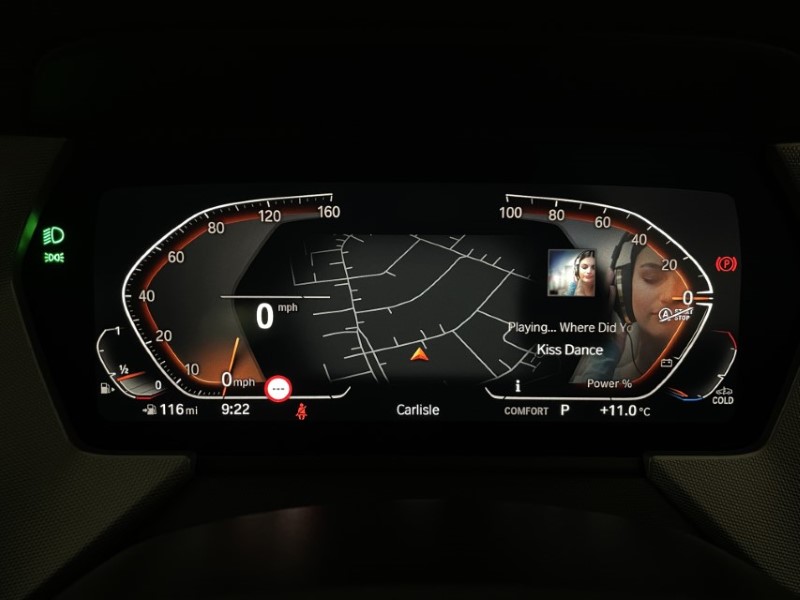Click the fuel pump icon
Screen dimensions: 800x600
[x=109, y=385]
